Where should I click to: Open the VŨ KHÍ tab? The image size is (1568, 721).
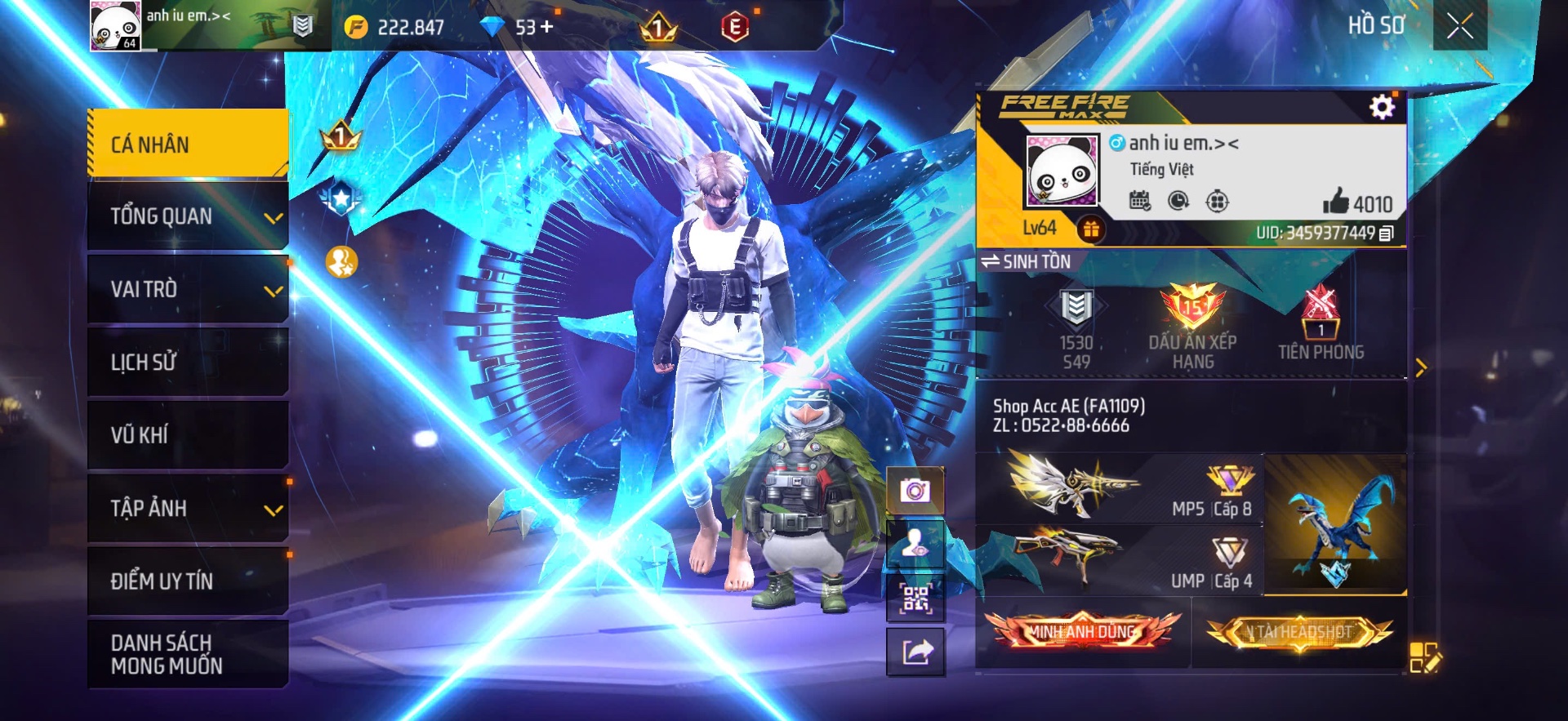point(187,434)
